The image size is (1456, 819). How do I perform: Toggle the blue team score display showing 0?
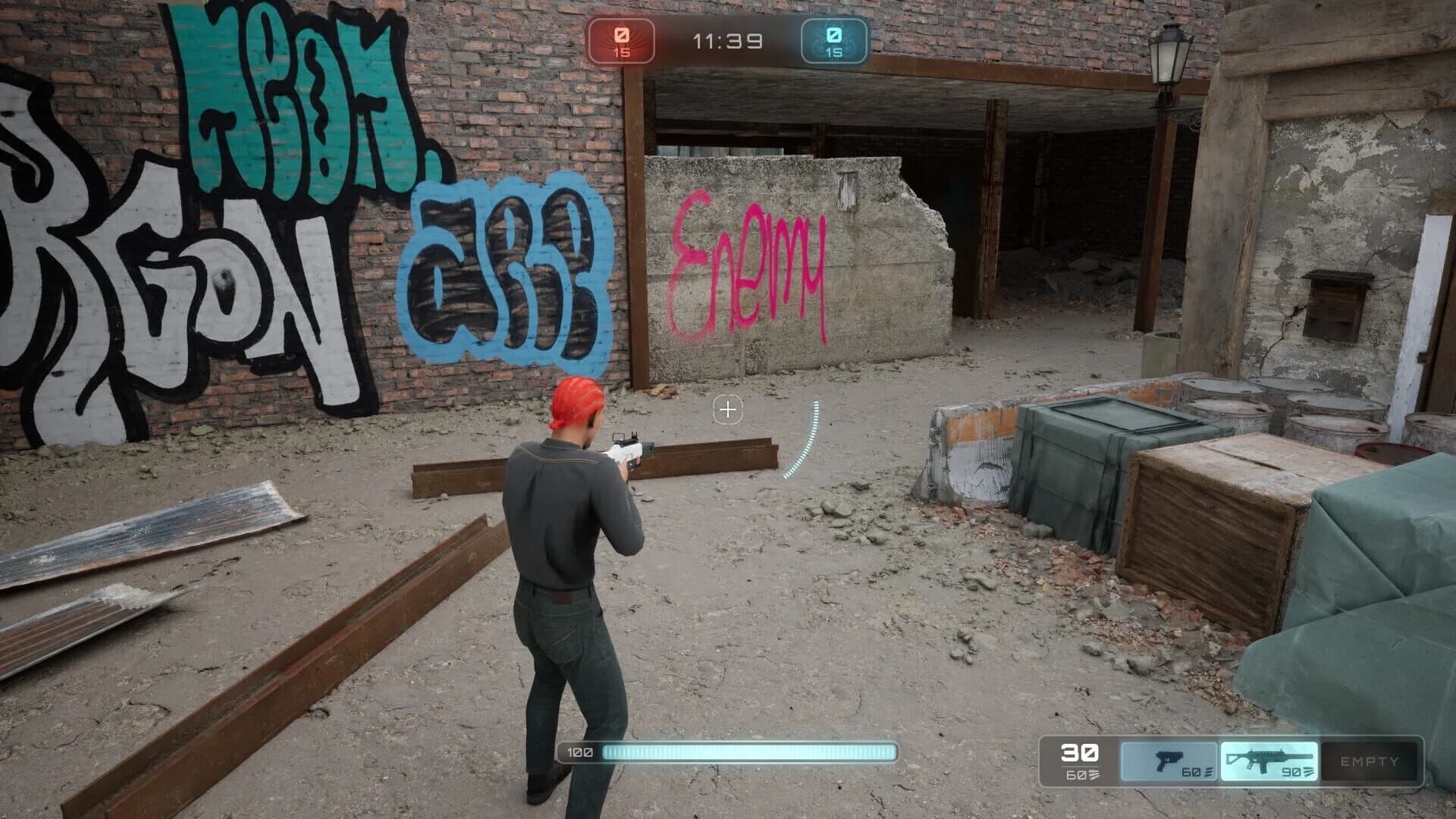pyautogui.click(x=833, y=33)
